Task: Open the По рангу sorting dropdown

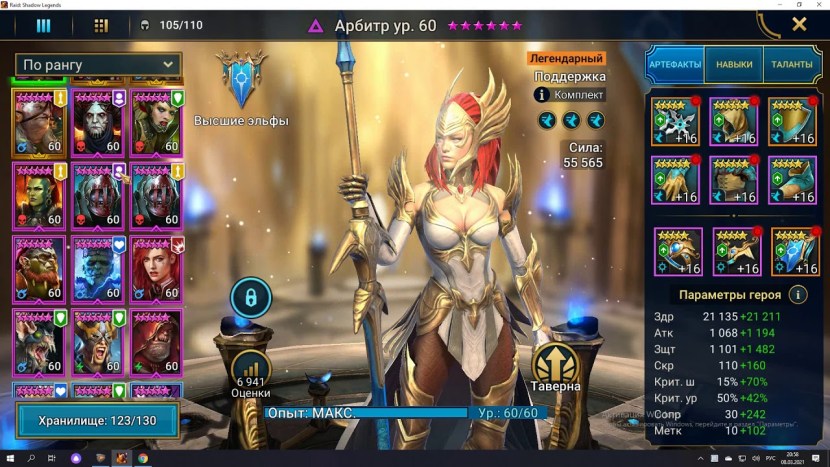Action: coord(97,65)
